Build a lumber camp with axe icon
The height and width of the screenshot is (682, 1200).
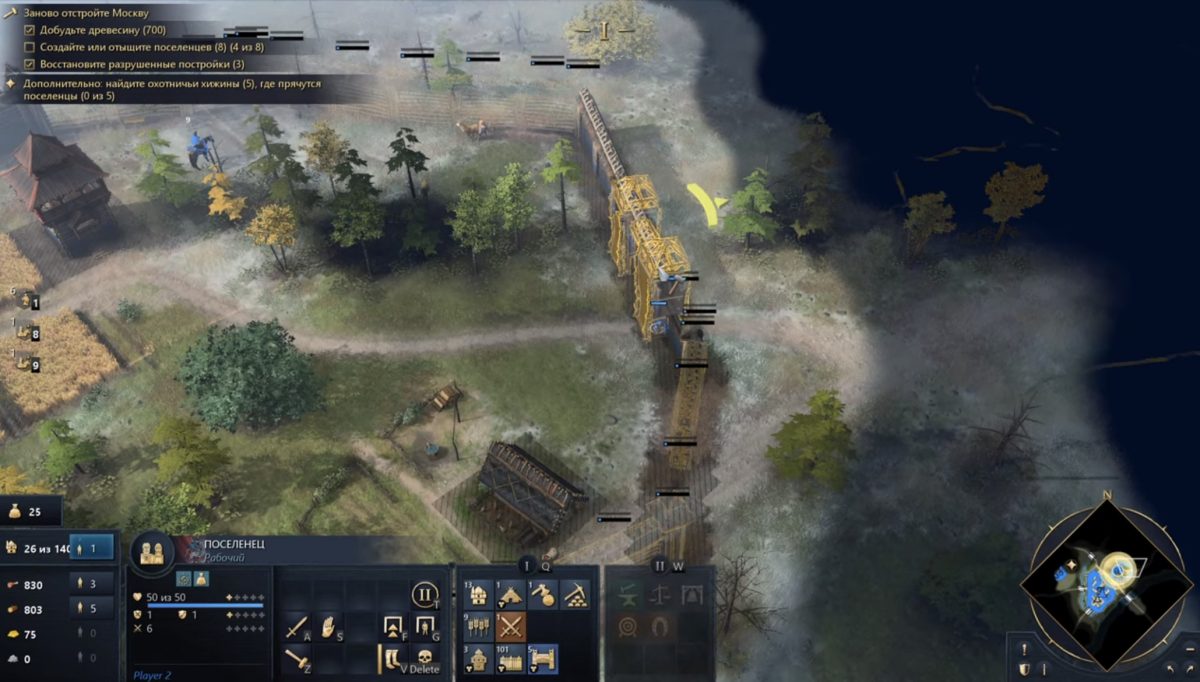tap(543, 596)
